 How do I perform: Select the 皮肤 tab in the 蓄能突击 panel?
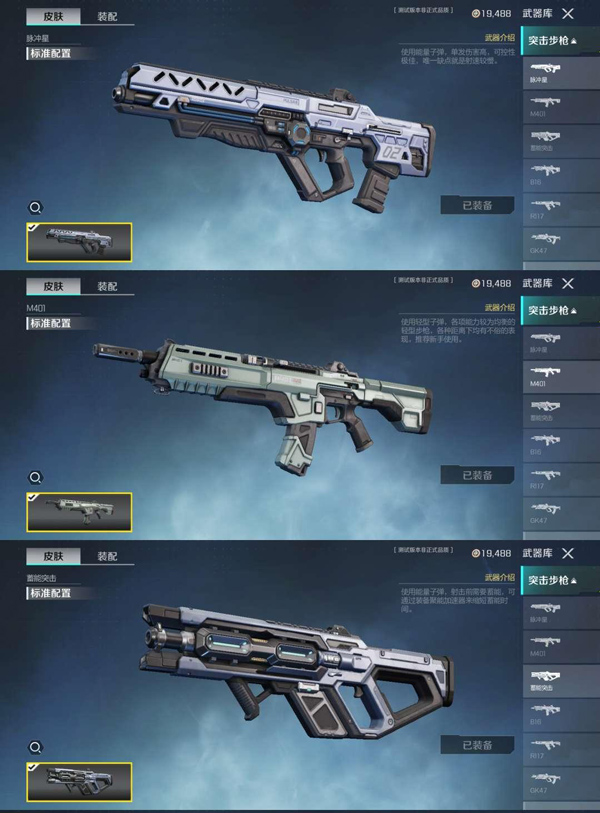pyautogui.click(x=53, y=556)
